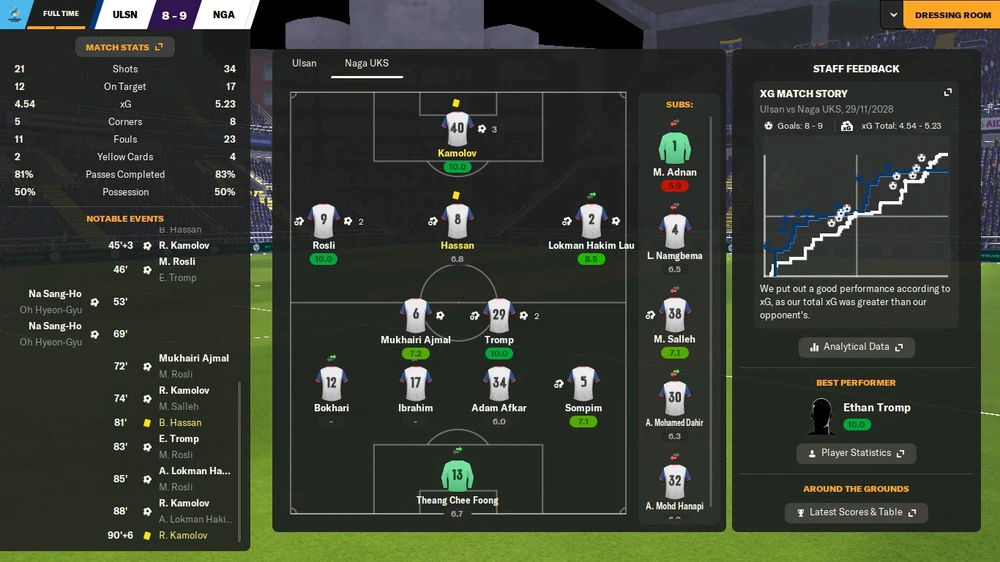View Player Statistics
The image size is (1000, 562).
[856, 453]
